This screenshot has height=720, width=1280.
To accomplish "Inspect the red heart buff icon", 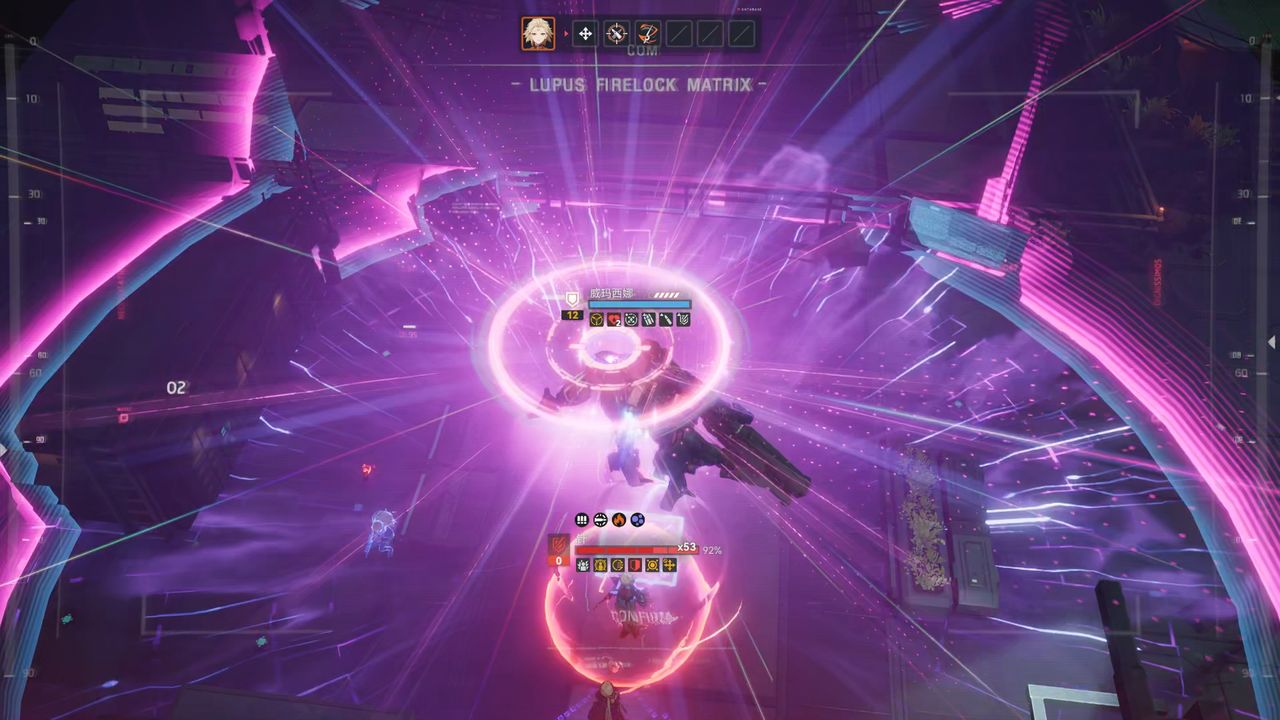I will tap(614, 320).
